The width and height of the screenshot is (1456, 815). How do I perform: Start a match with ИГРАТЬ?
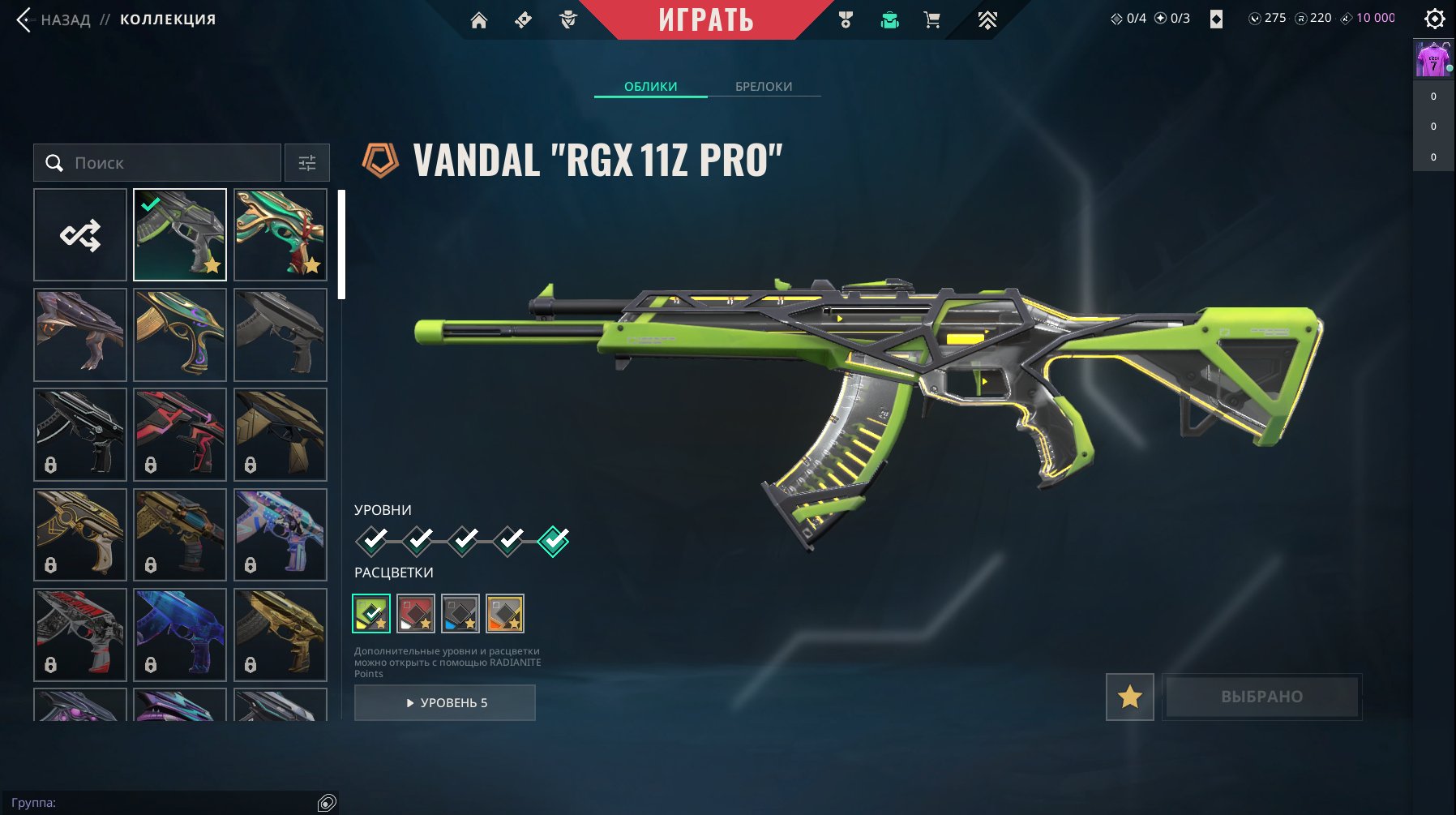pyautogui.click(x=705, y=19)
